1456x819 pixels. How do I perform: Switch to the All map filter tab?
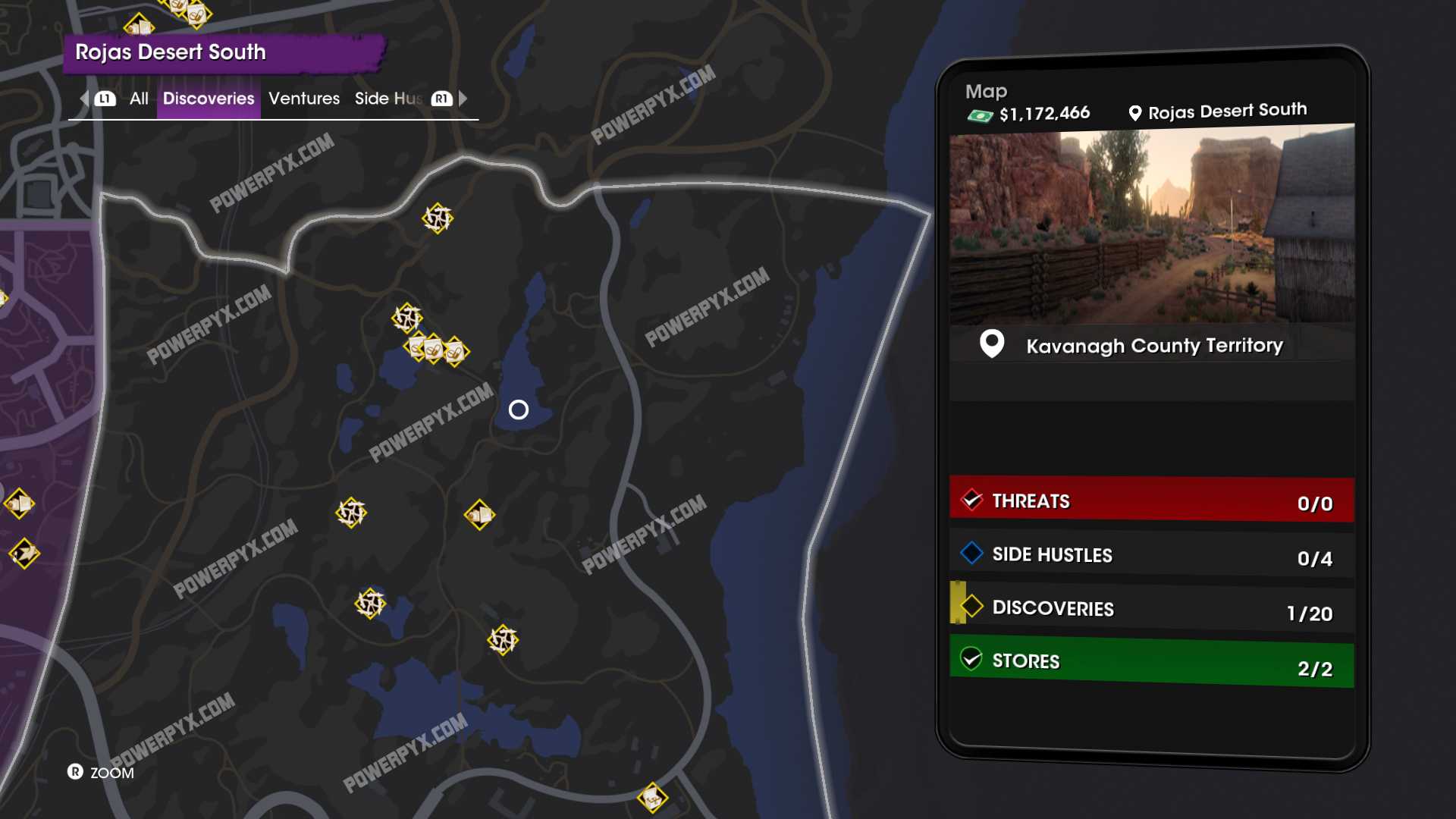pos(139,99)
